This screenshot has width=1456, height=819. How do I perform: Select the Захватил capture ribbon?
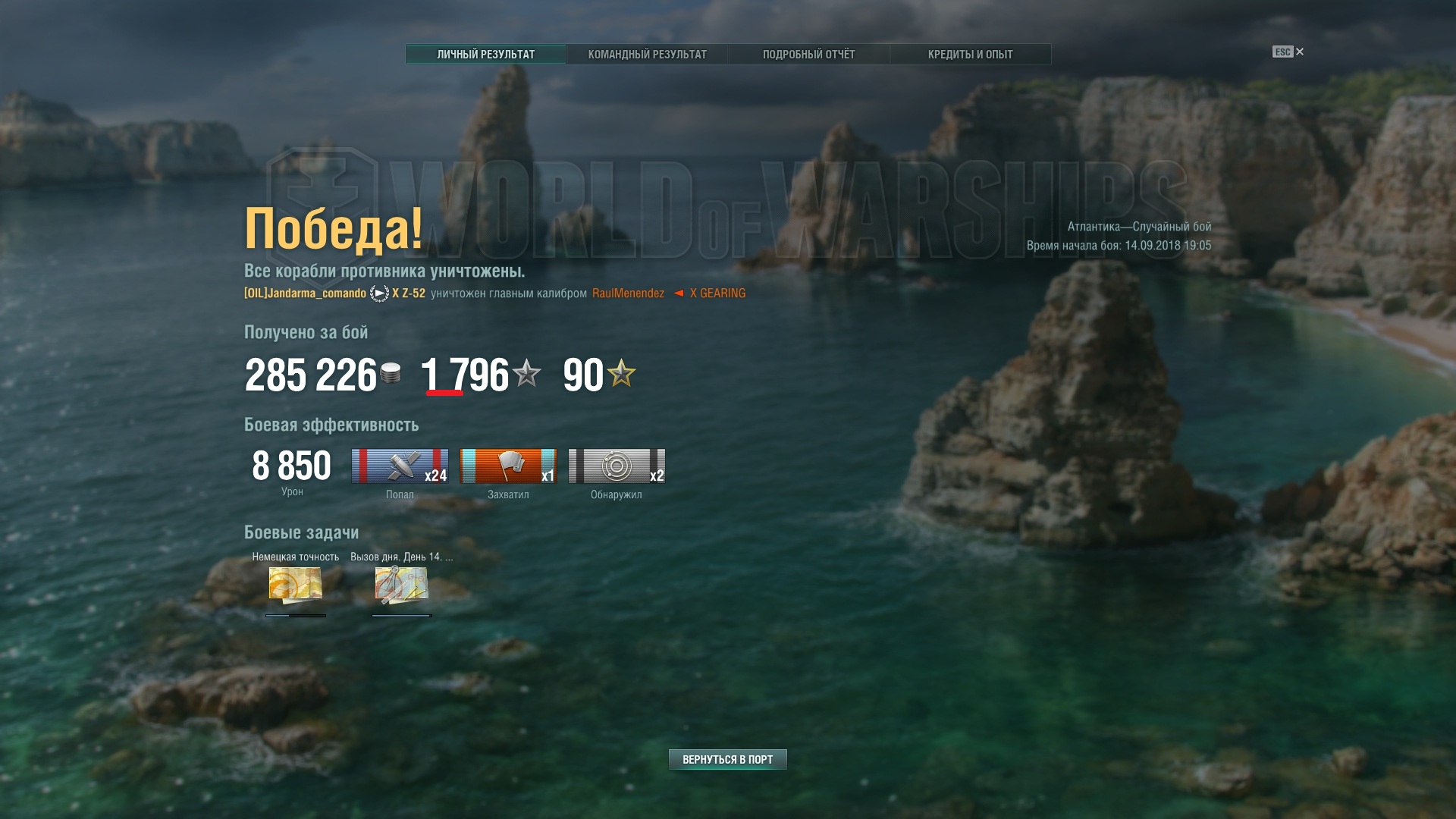[508, 466]
